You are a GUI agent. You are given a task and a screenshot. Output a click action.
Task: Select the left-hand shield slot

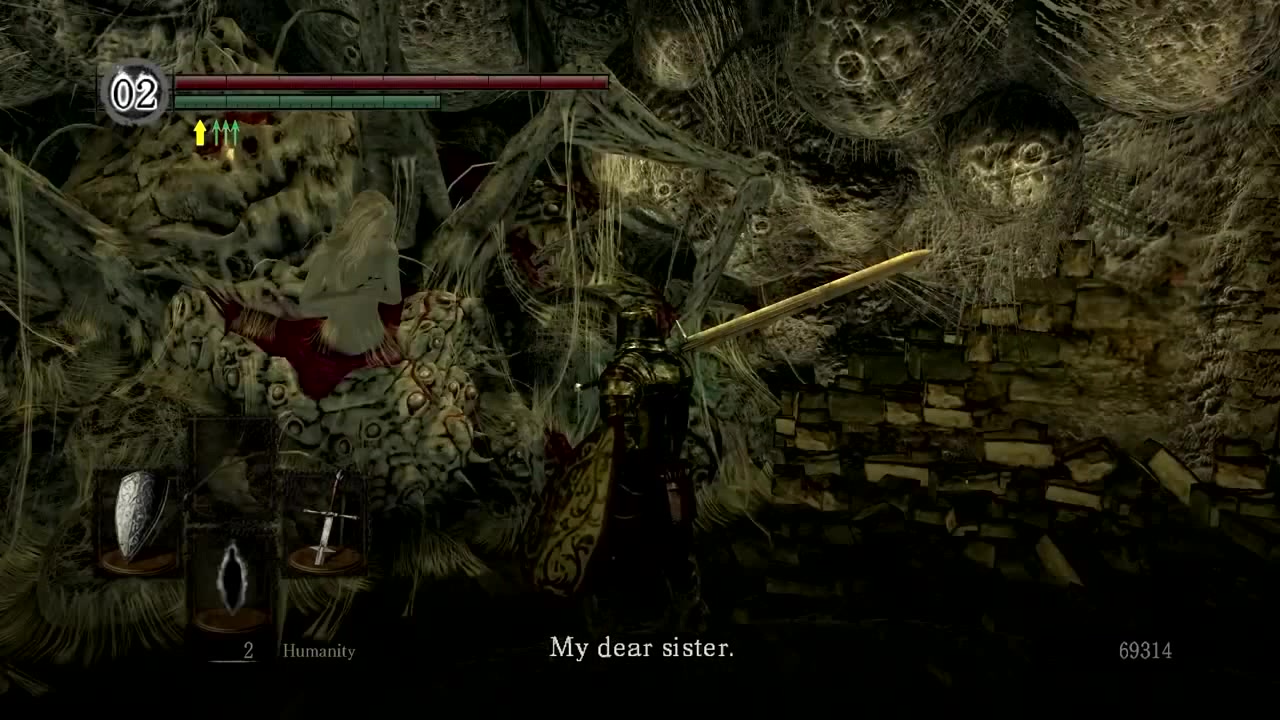137,518
